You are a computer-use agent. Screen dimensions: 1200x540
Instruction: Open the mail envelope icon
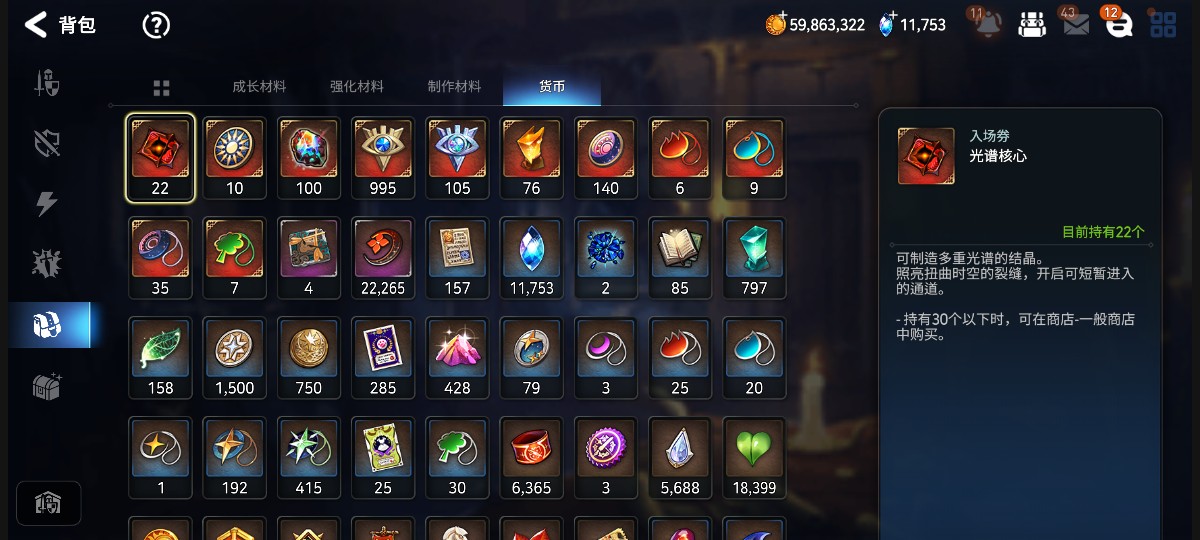coord(1076,25)
